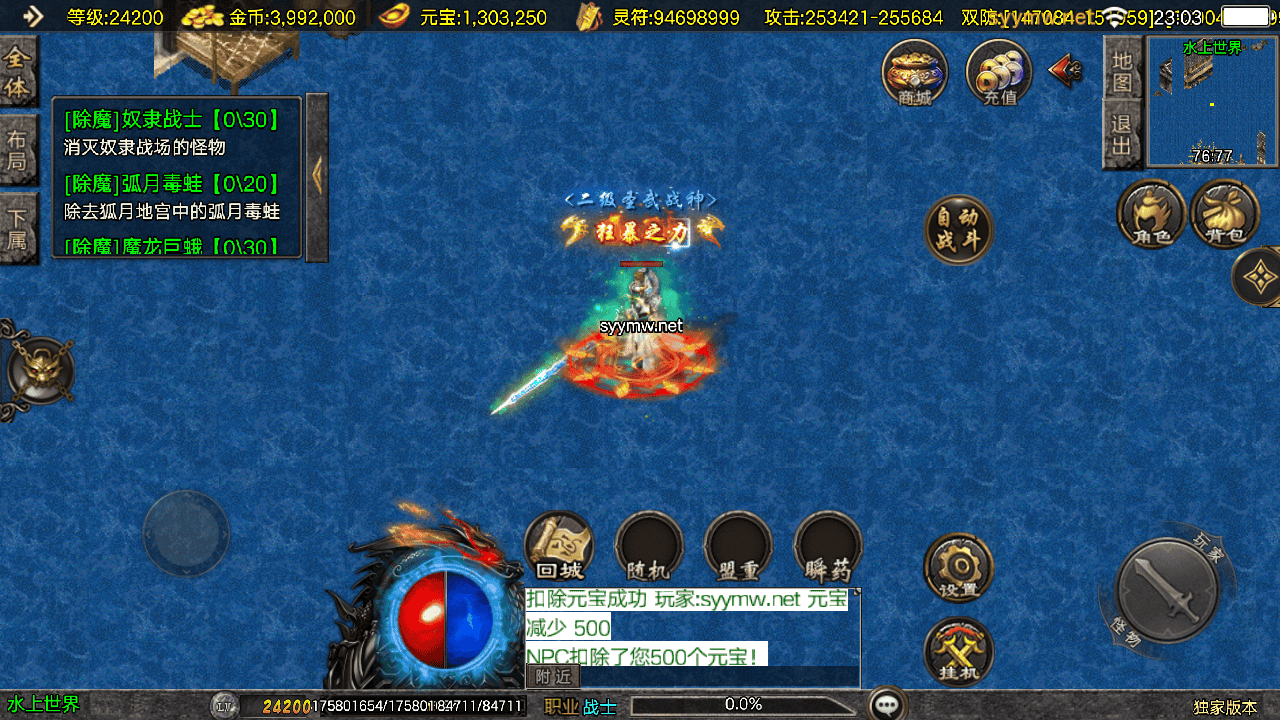Use the 随机 random teleport slot
The height and width of the screenshot is (720, 1280).
(649, 546)
